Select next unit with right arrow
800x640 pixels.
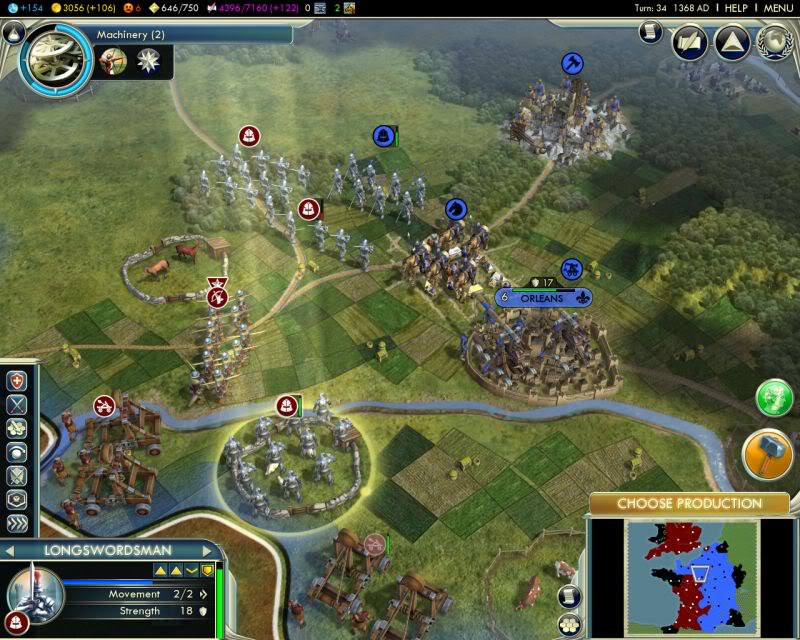click(207, 550)
